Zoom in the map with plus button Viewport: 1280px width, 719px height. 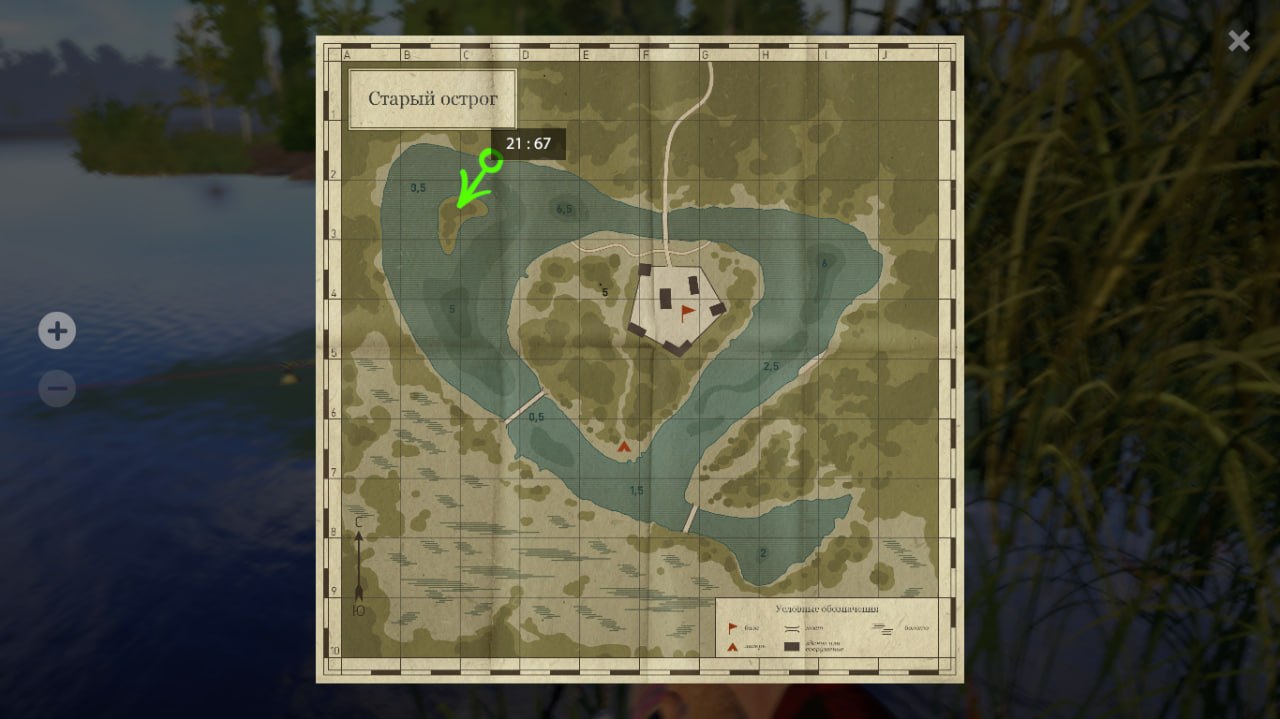pyautogui.click(x=57, y=331)
